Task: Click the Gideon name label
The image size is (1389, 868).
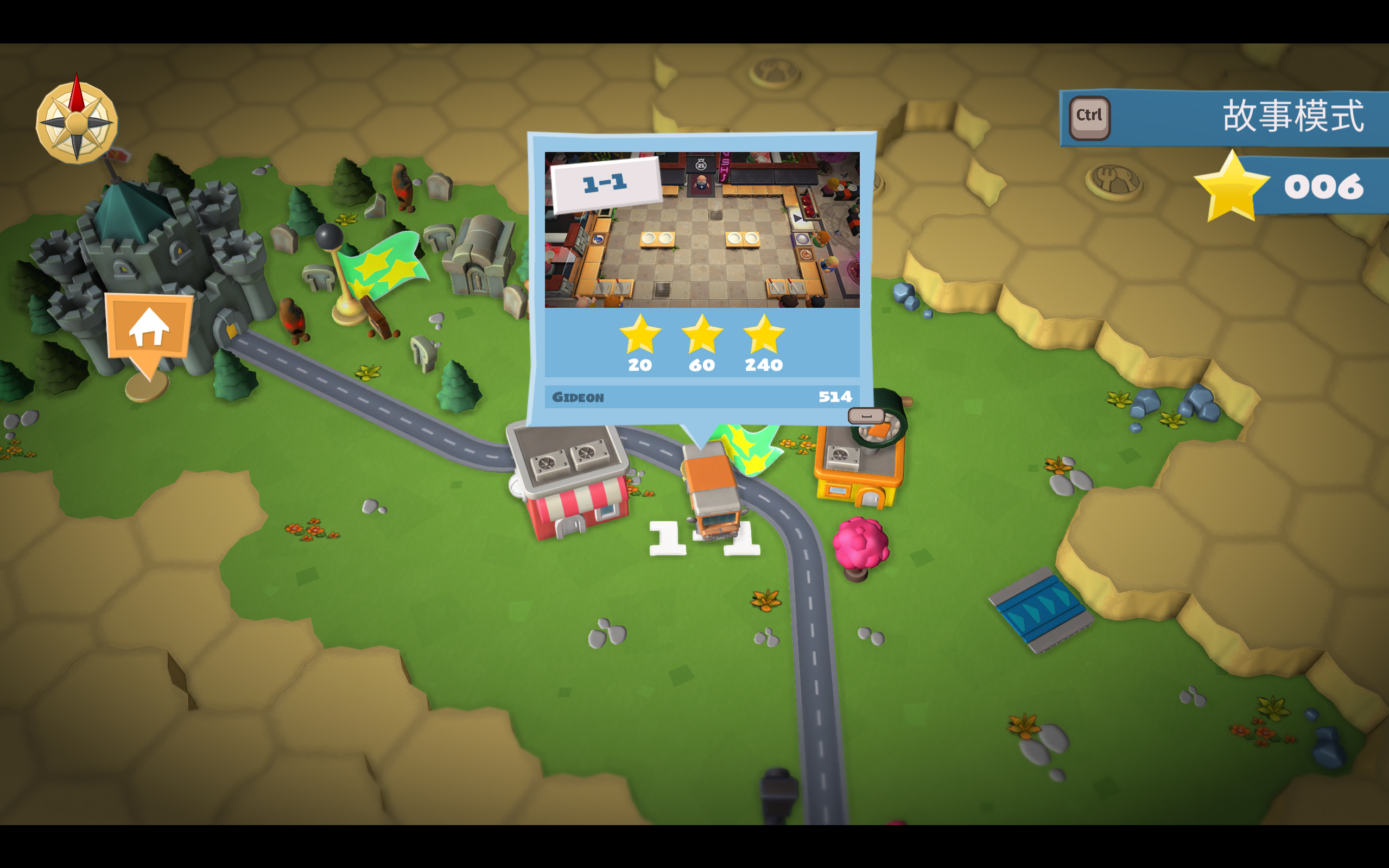Action: (579, 397)
